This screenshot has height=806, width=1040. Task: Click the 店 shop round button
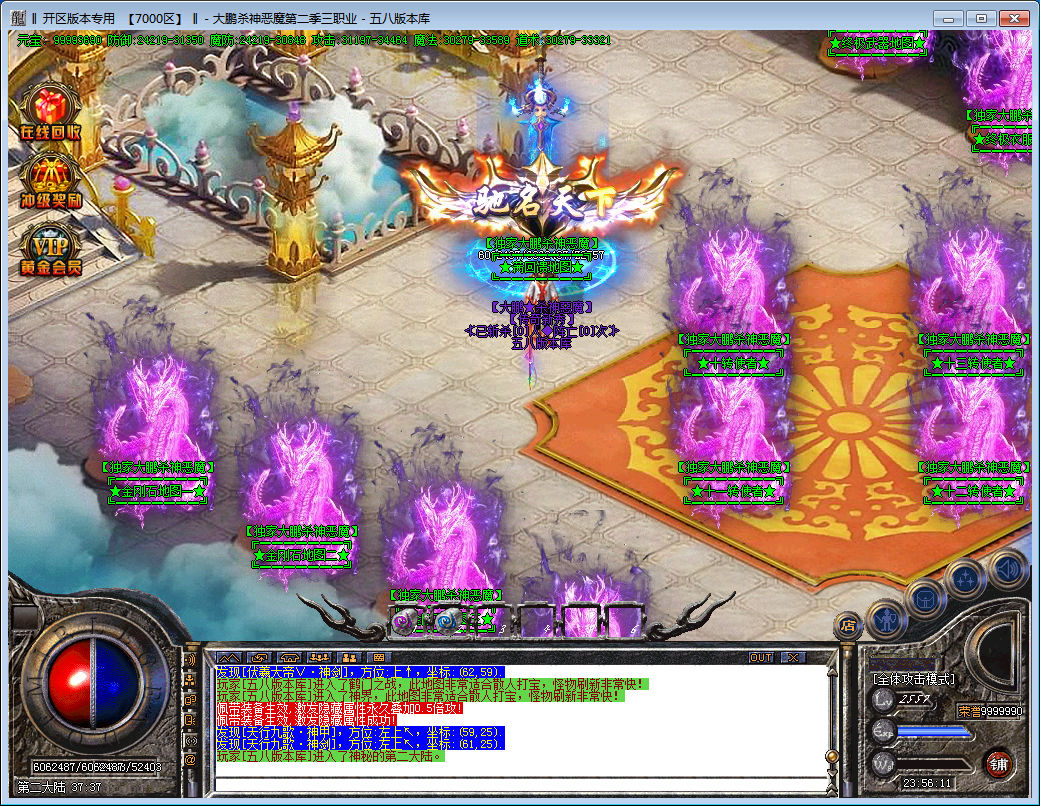point(848,627)
